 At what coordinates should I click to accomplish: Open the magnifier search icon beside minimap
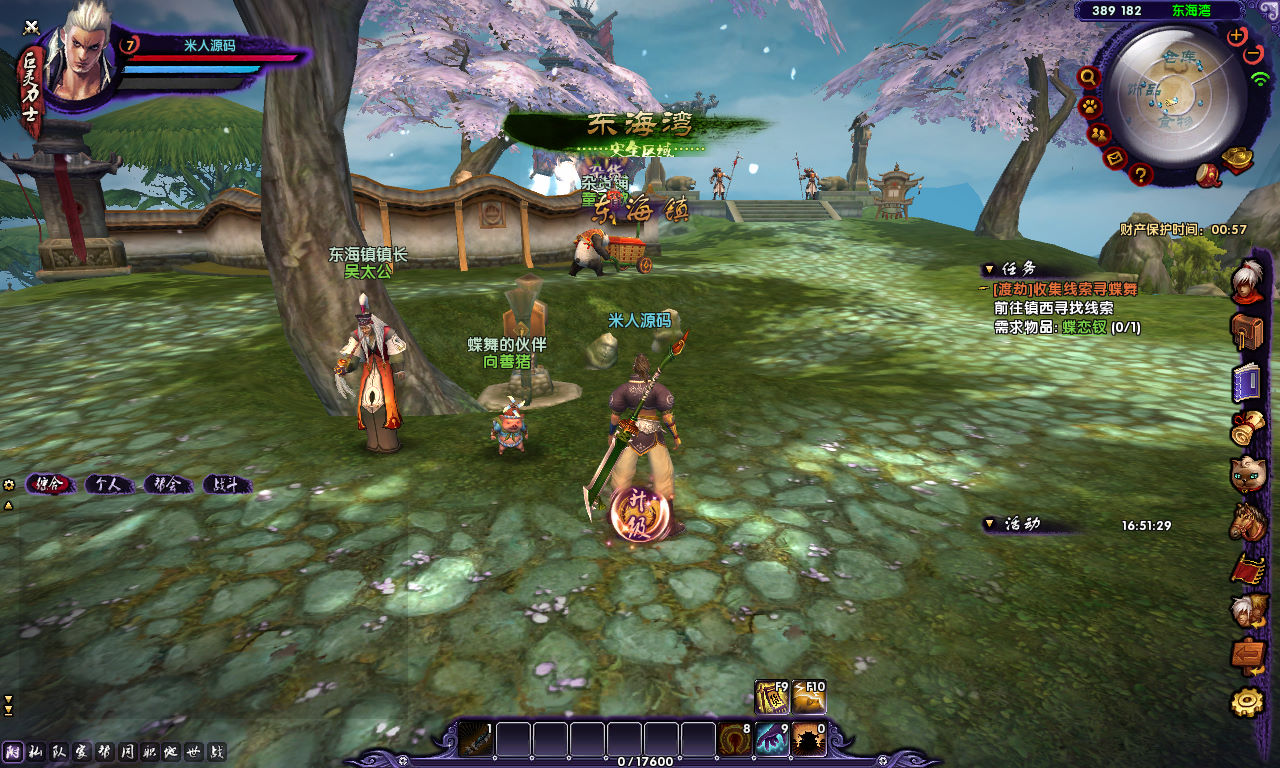click(1088, 77)
